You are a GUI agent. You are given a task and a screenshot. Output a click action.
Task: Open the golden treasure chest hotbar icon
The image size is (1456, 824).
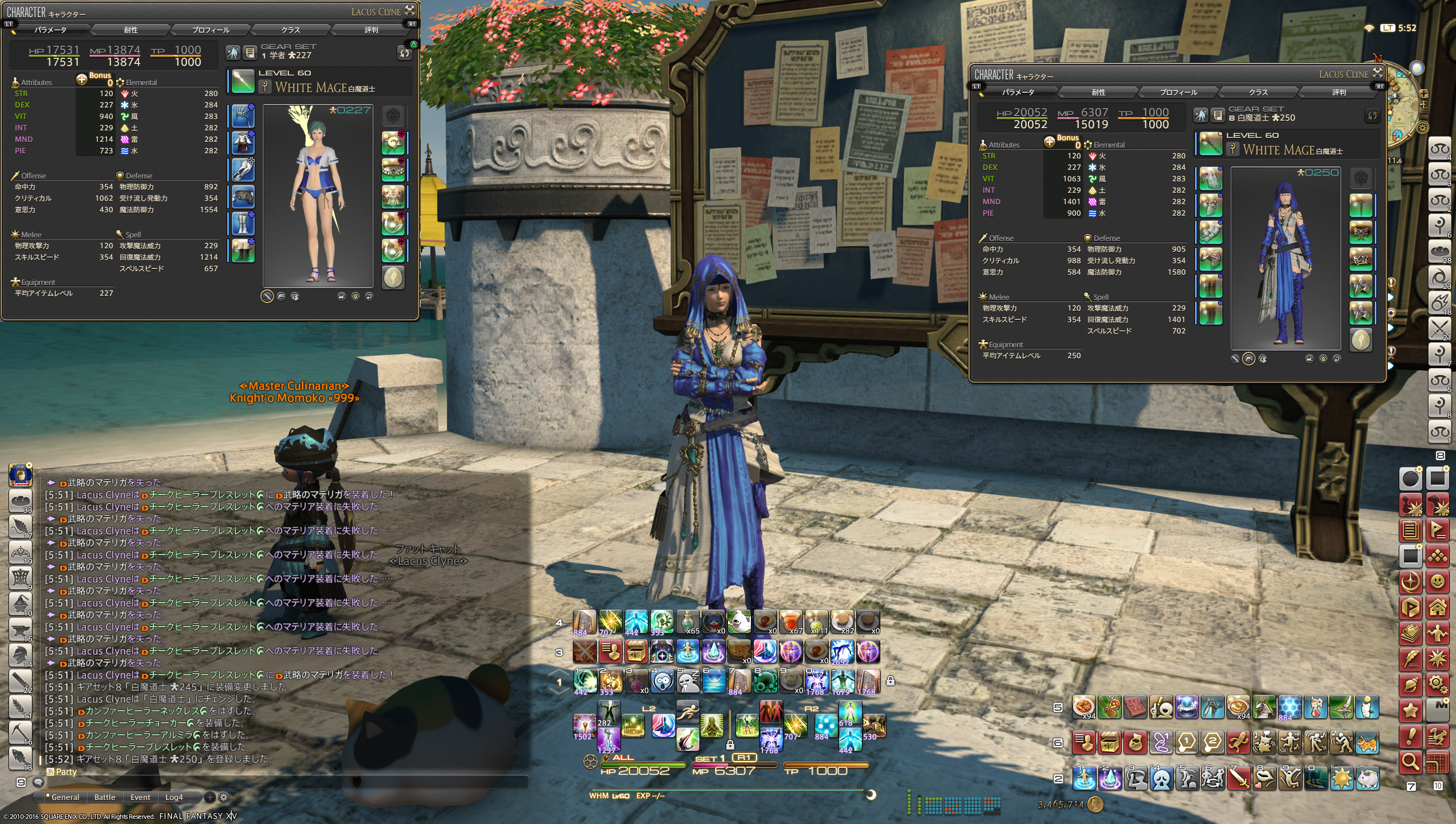[636, 652]
